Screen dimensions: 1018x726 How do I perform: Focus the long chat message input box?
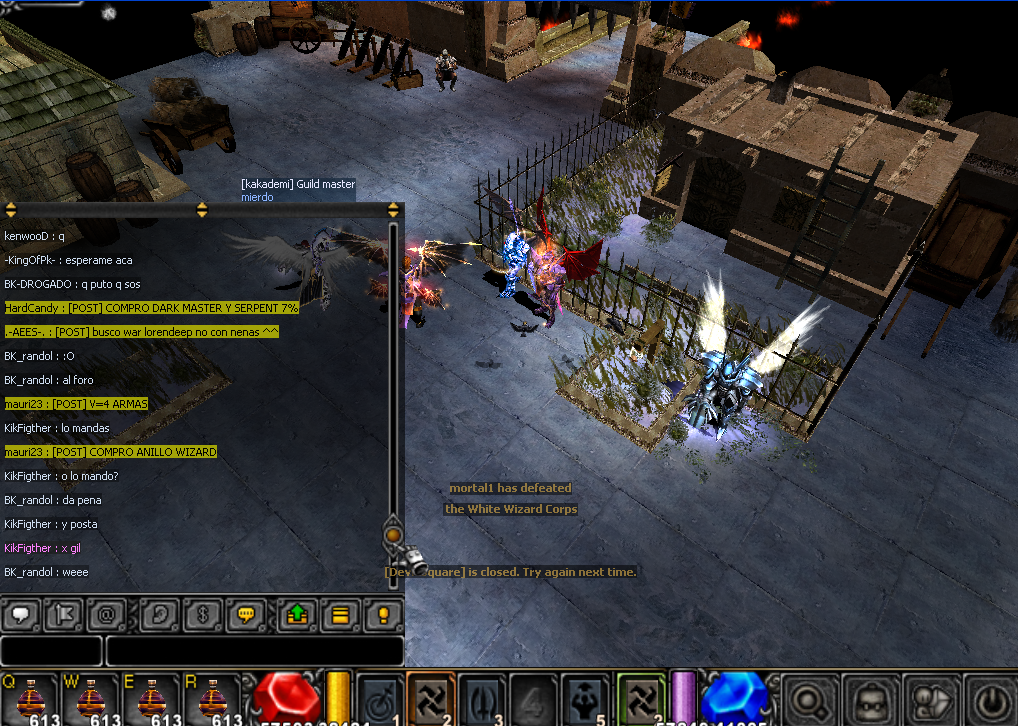tap(254, 650)
